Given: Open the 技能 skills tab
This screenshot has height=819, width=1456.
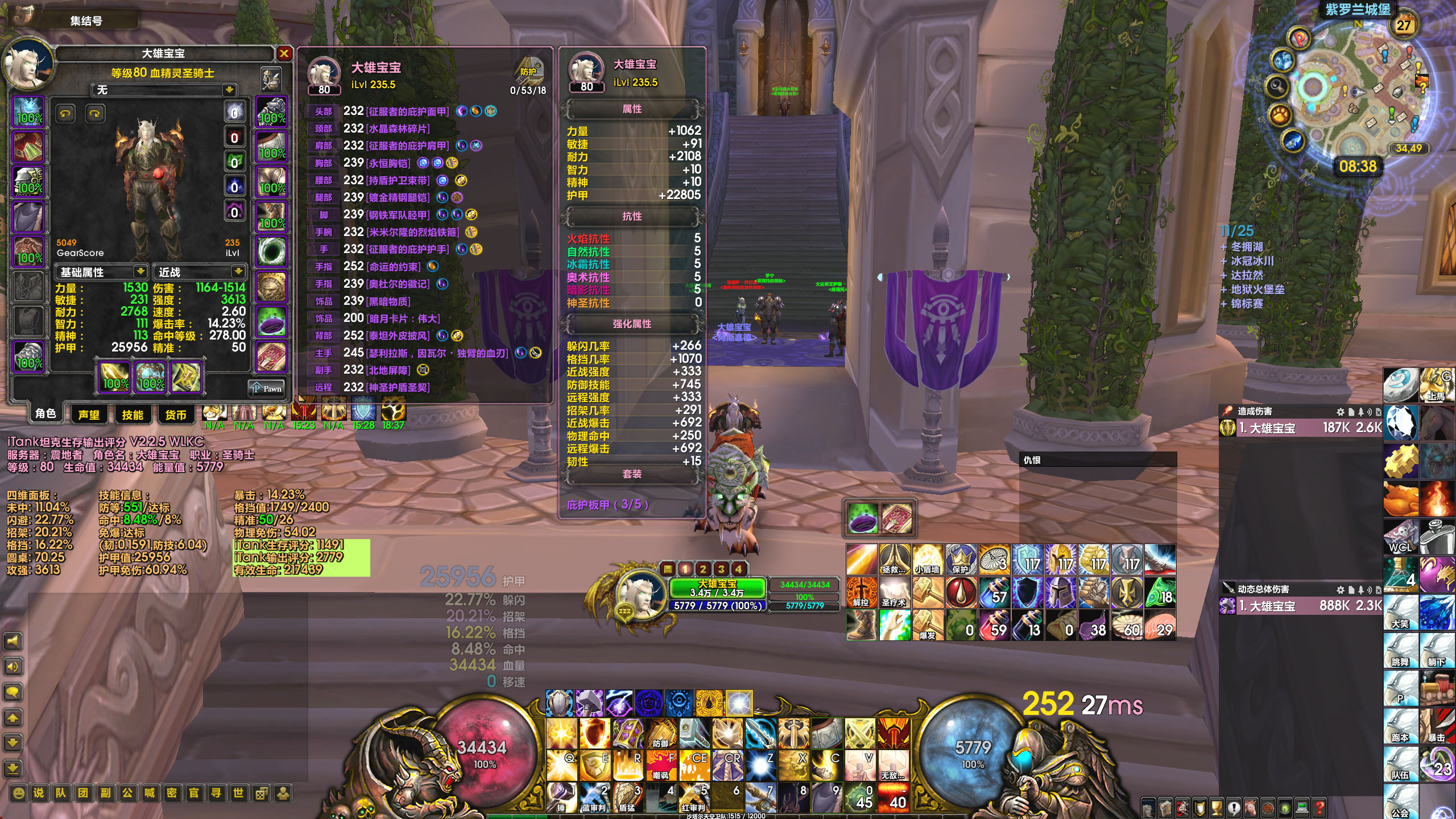Looking at the screenshot, I should [133, 415].
